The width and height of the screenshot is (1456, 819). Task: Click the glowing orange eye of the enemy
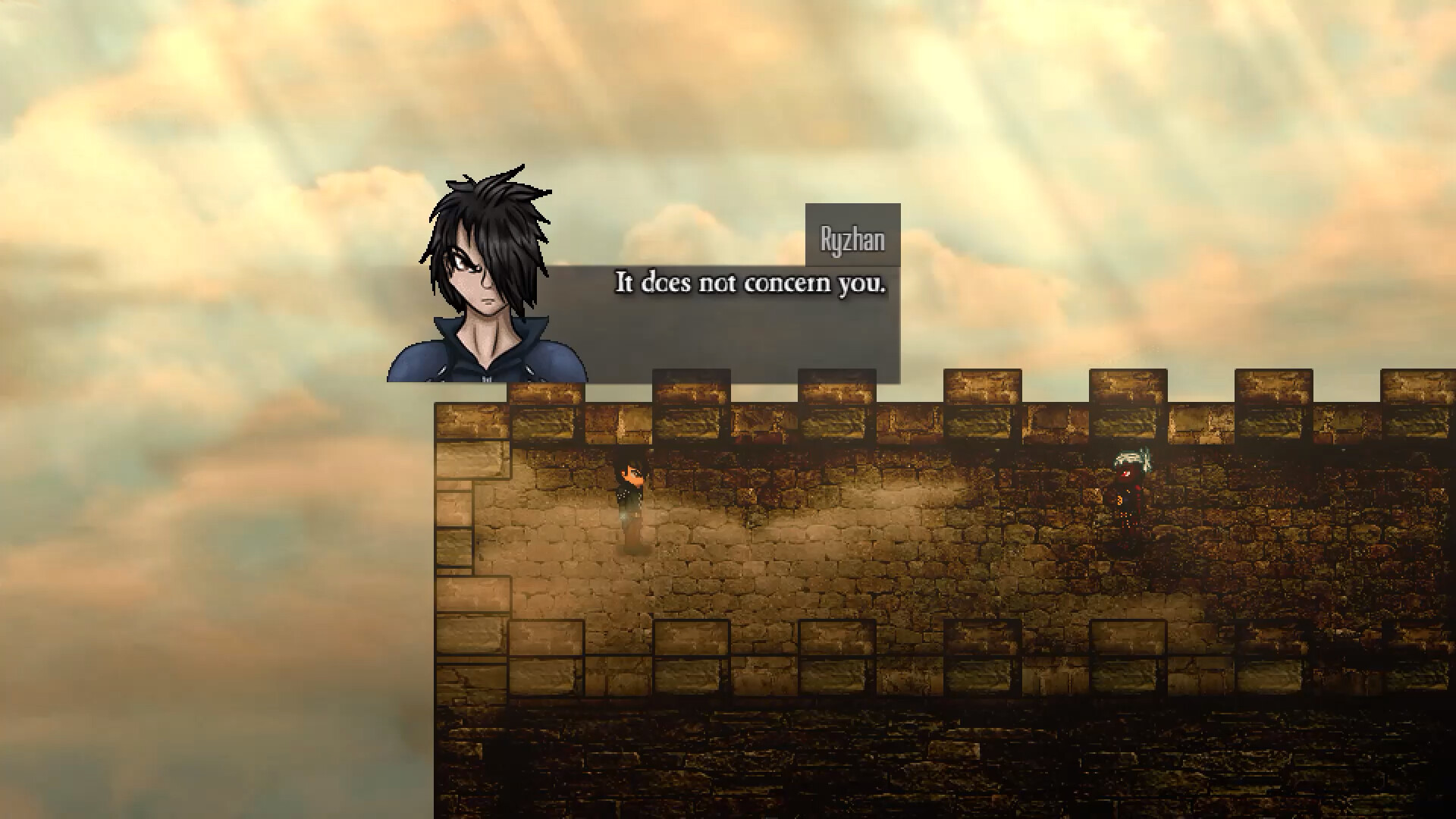pos(1125,472)
